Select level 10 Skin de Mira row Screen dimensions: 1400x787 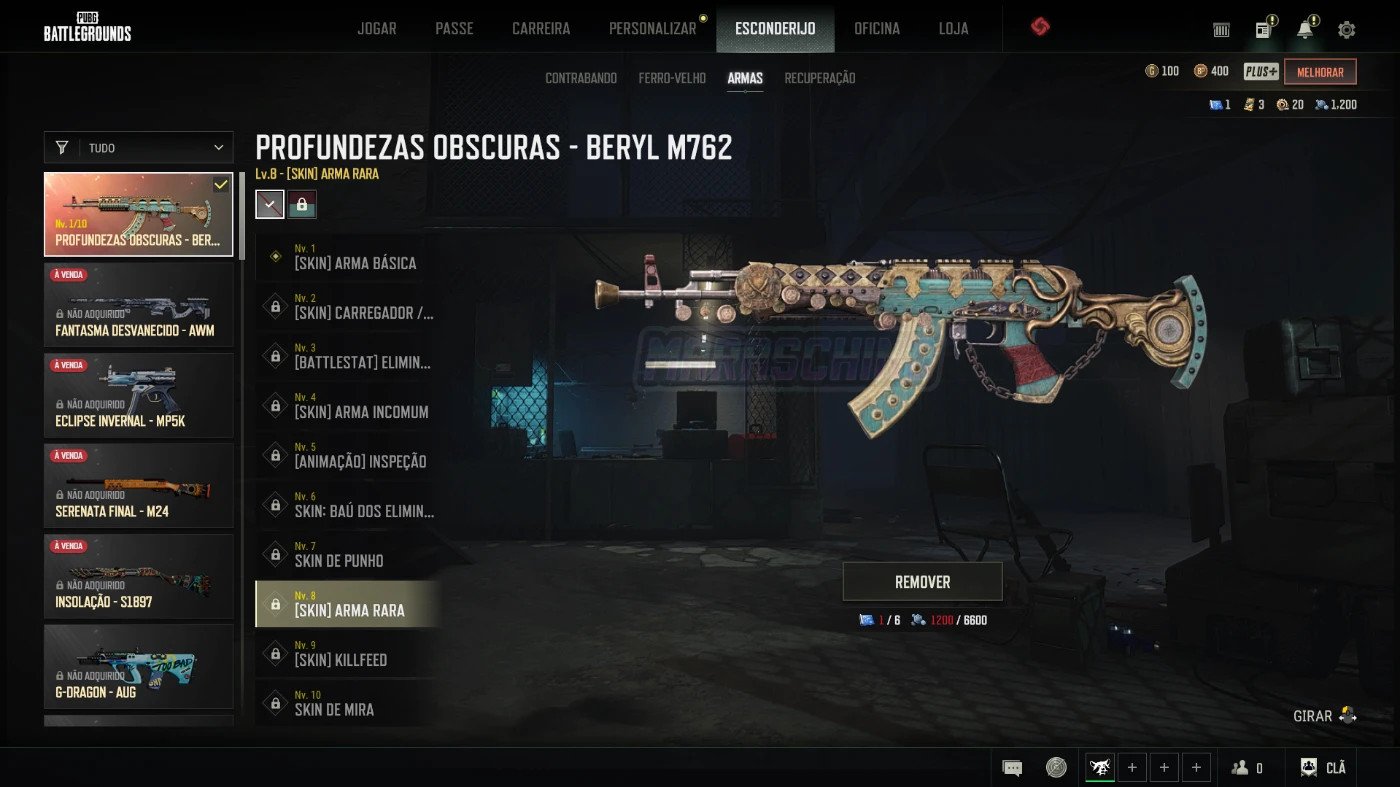(346, 703)
